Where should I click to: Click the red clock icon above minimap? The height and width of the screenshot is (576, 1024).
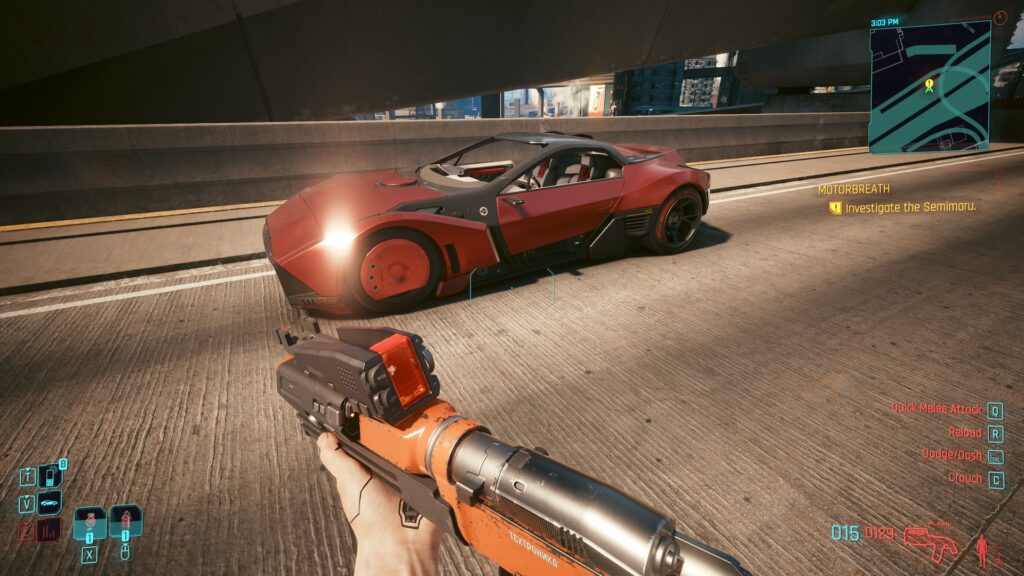(x=1001, y=18)
